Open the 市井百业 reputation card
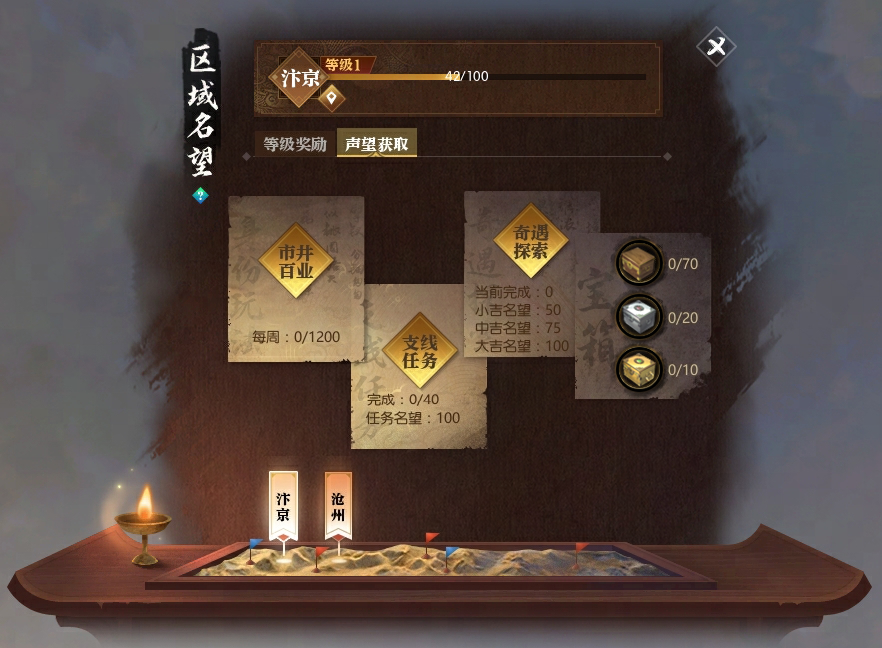 (296, 262)
